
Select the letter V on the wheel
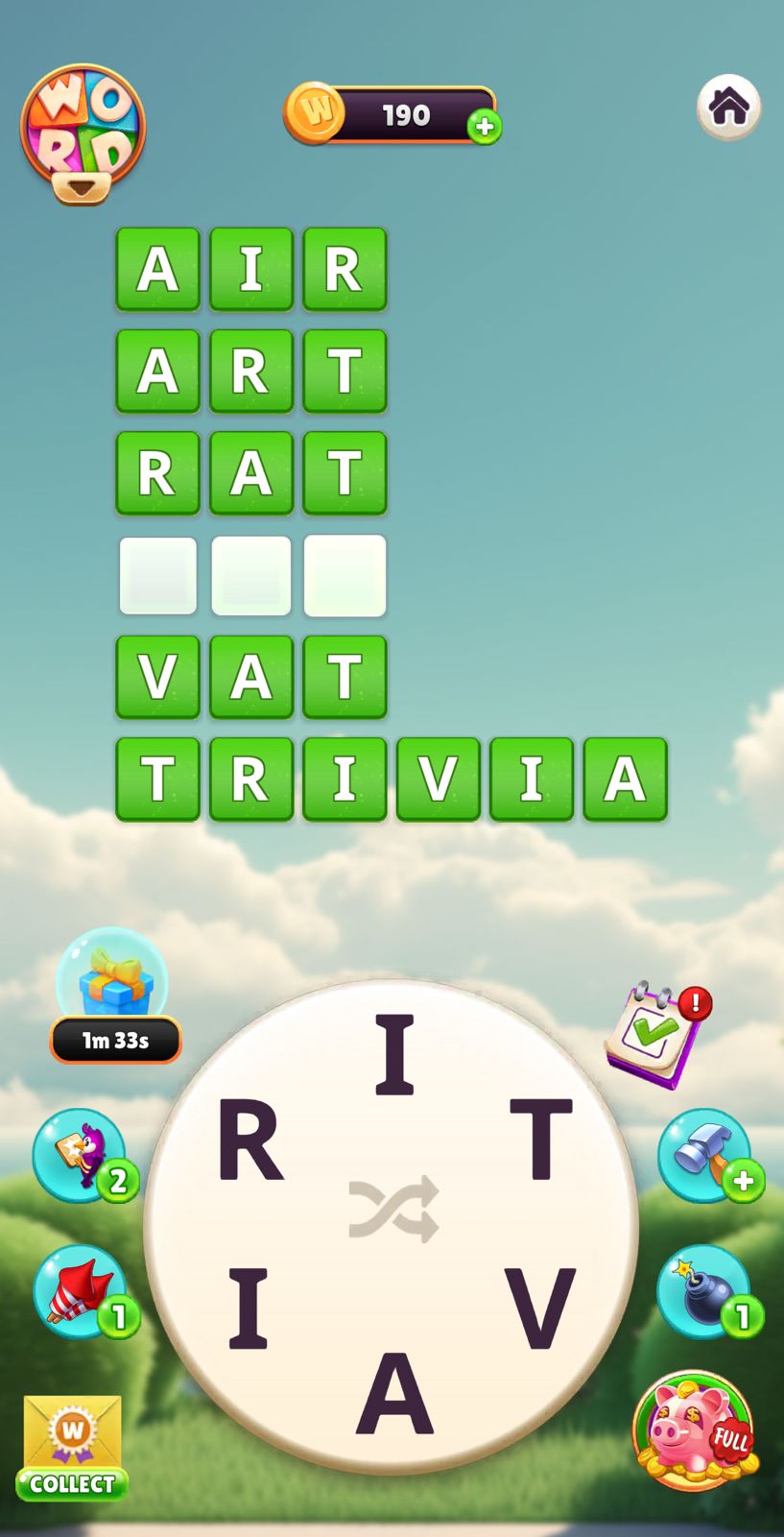pos(539,1307)
